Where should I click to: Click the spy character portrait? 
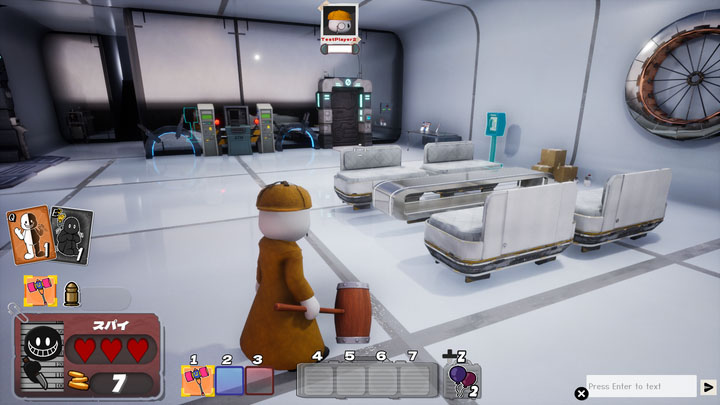coord(41,350)
